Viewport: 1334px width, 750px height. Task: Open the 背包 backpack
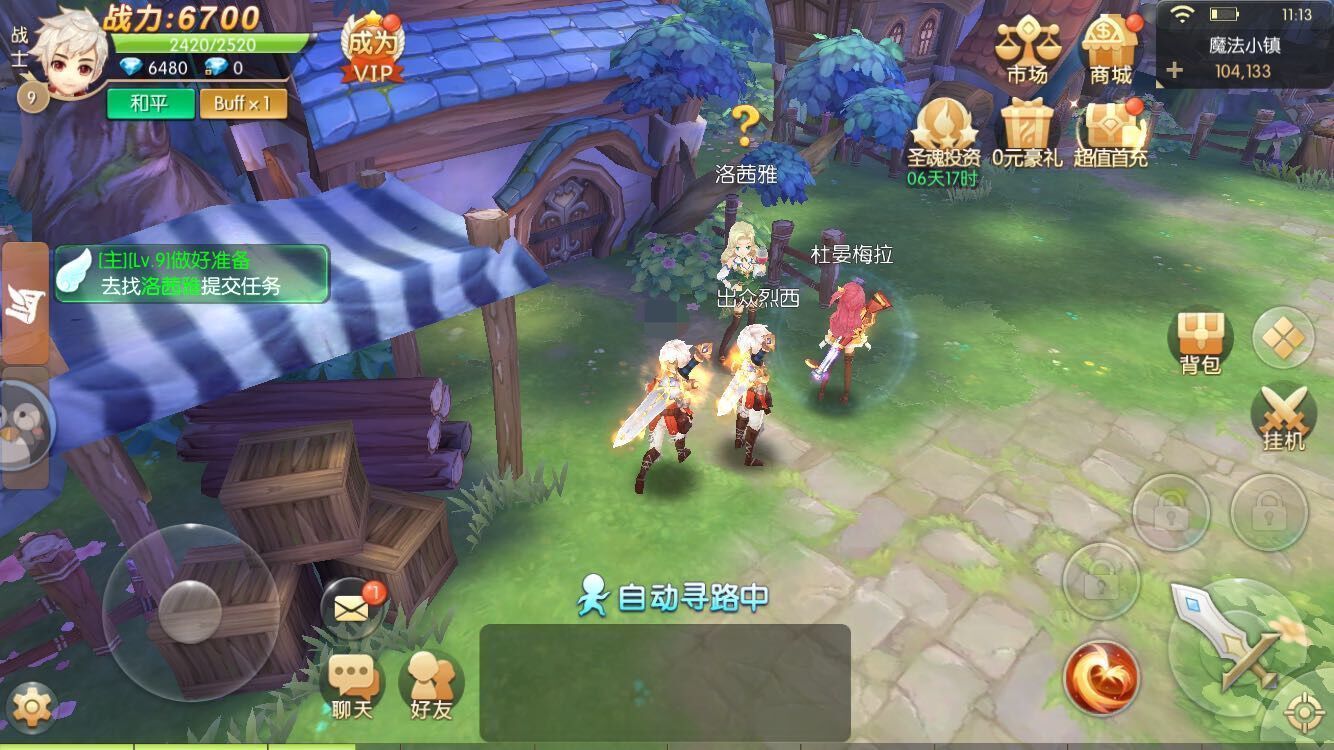[x=1200, y=342]
